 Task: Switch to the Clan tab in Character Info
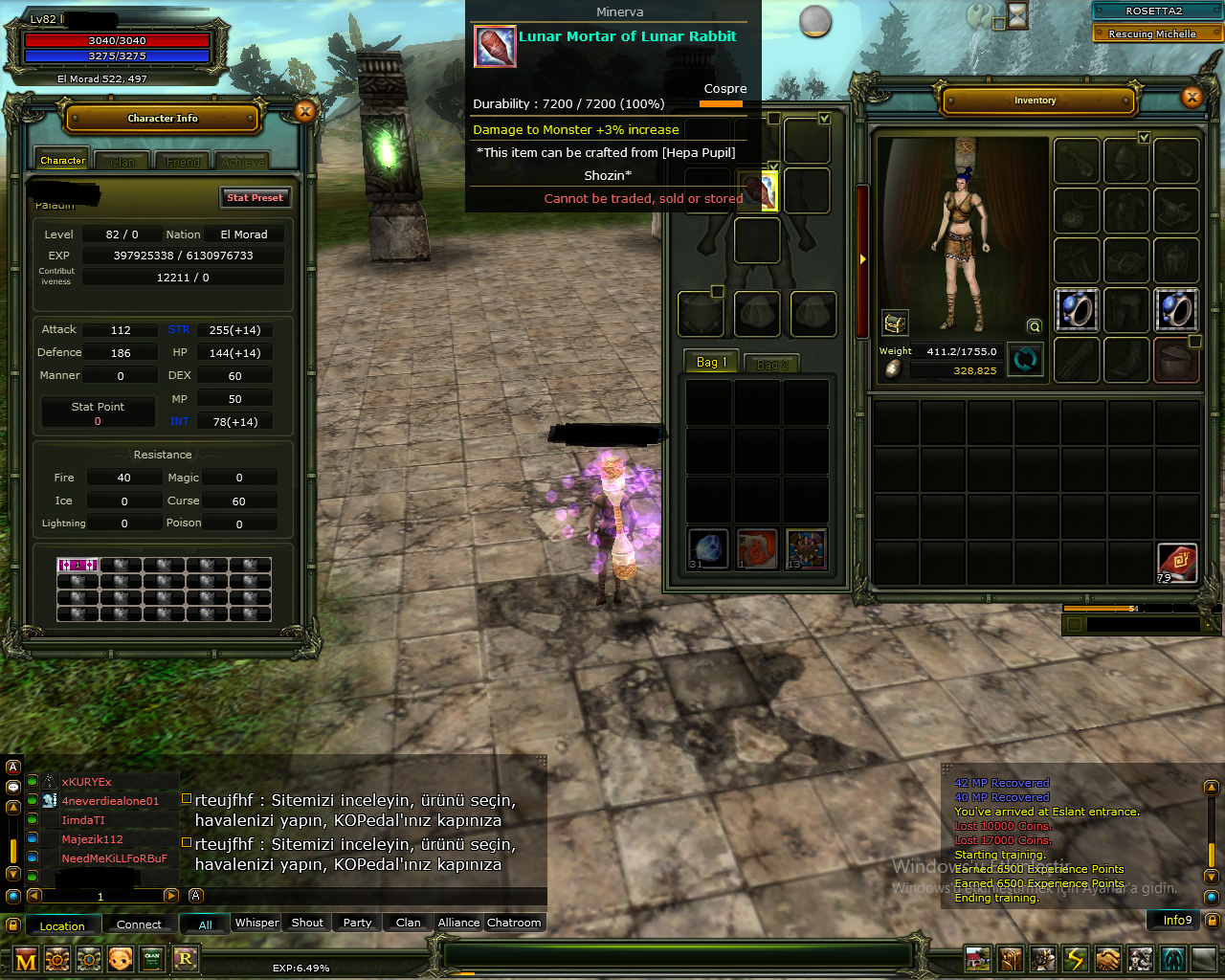click(x=122, y=161)
